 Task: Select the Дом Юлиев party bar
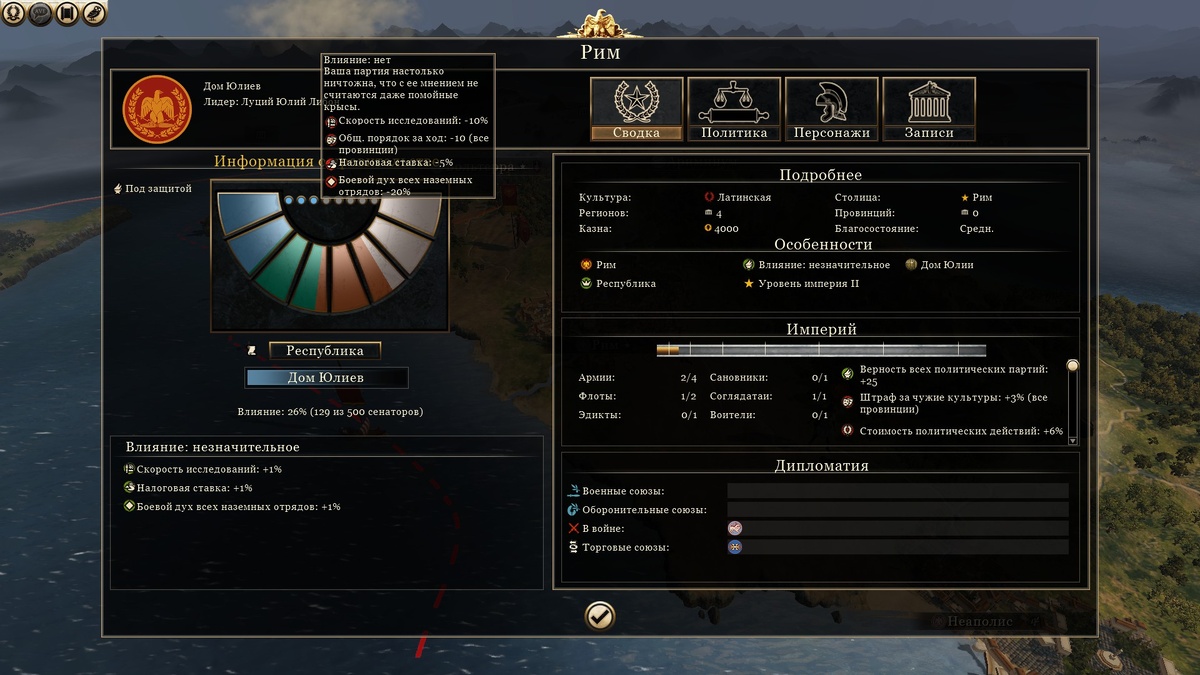(326, 378)
